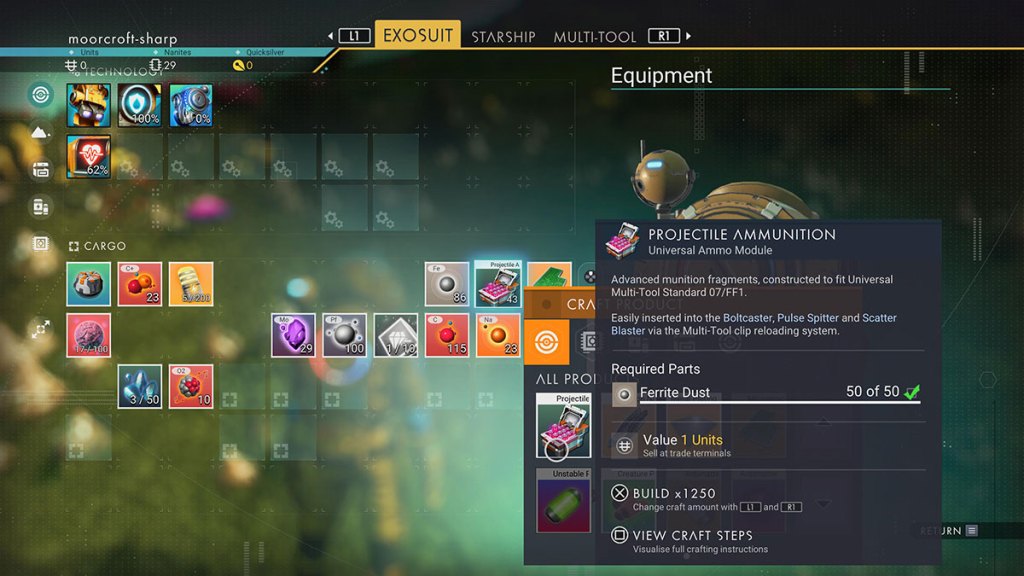Pick the Sodium stack in cargo
Screen dimensions: 1024x576
498,335
